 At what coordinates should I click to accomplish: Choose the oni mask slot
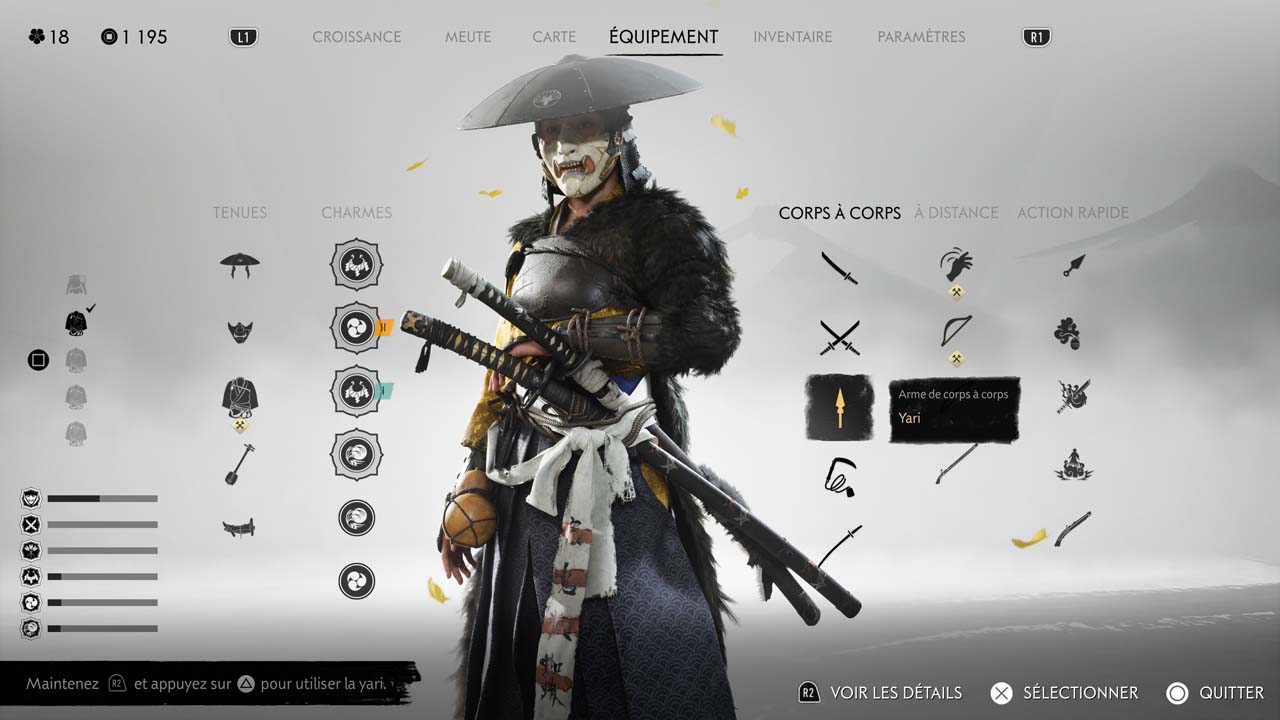pos(240,331)
